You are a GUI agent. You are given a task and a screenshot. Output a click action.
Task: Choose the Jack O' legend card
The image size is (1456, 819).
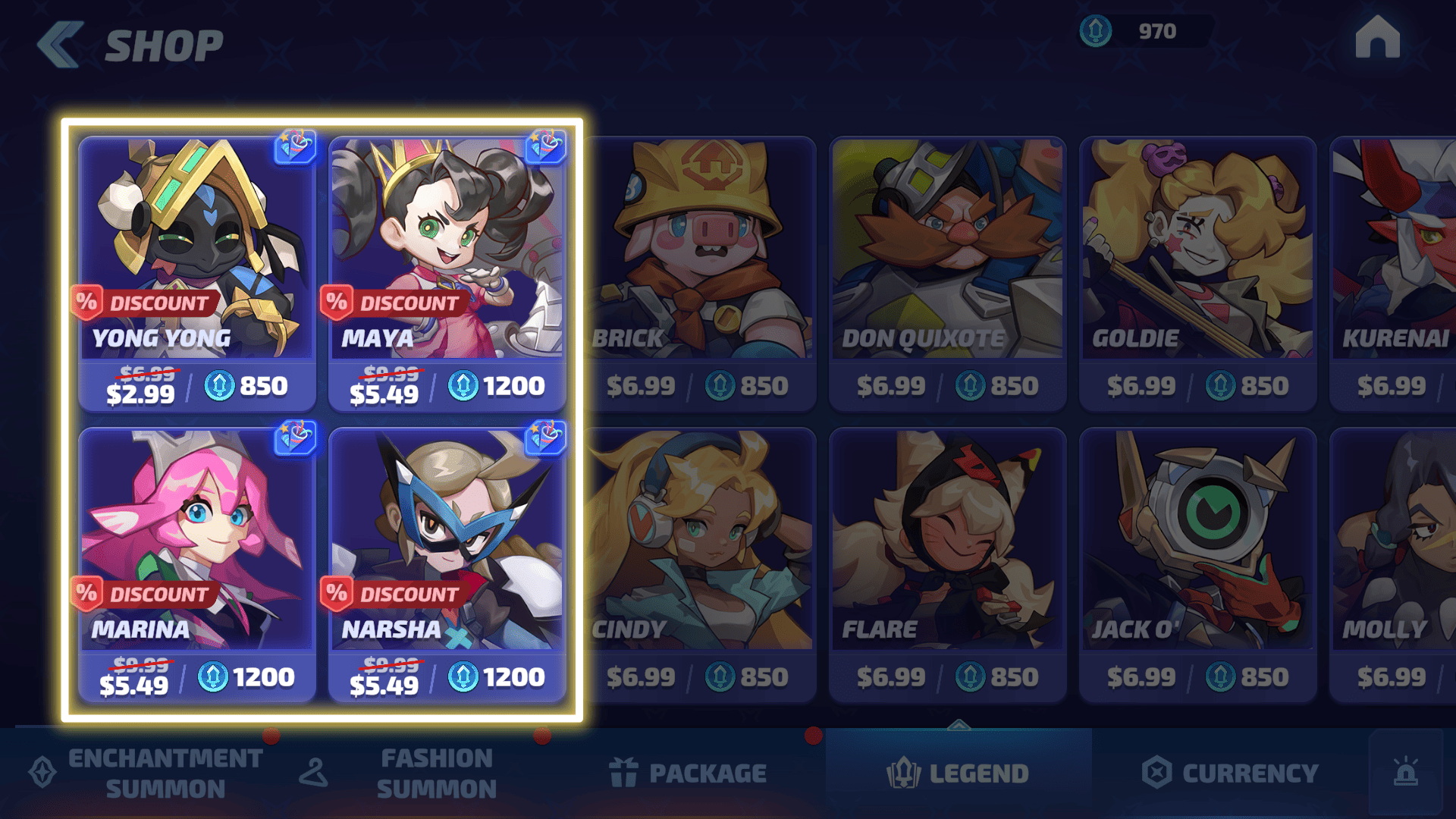1198,565
